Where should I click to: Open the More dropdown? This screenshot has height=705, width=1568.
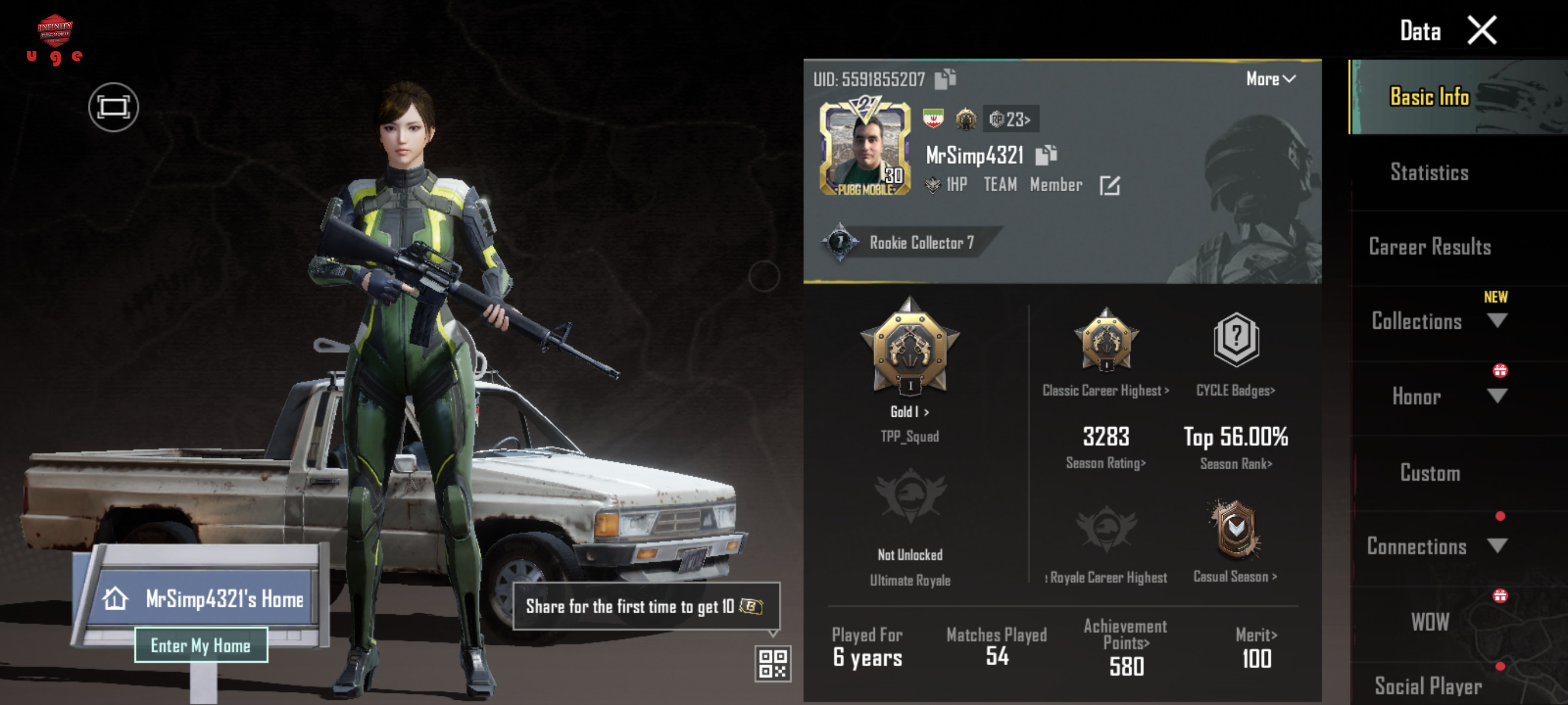[1270, 79]
